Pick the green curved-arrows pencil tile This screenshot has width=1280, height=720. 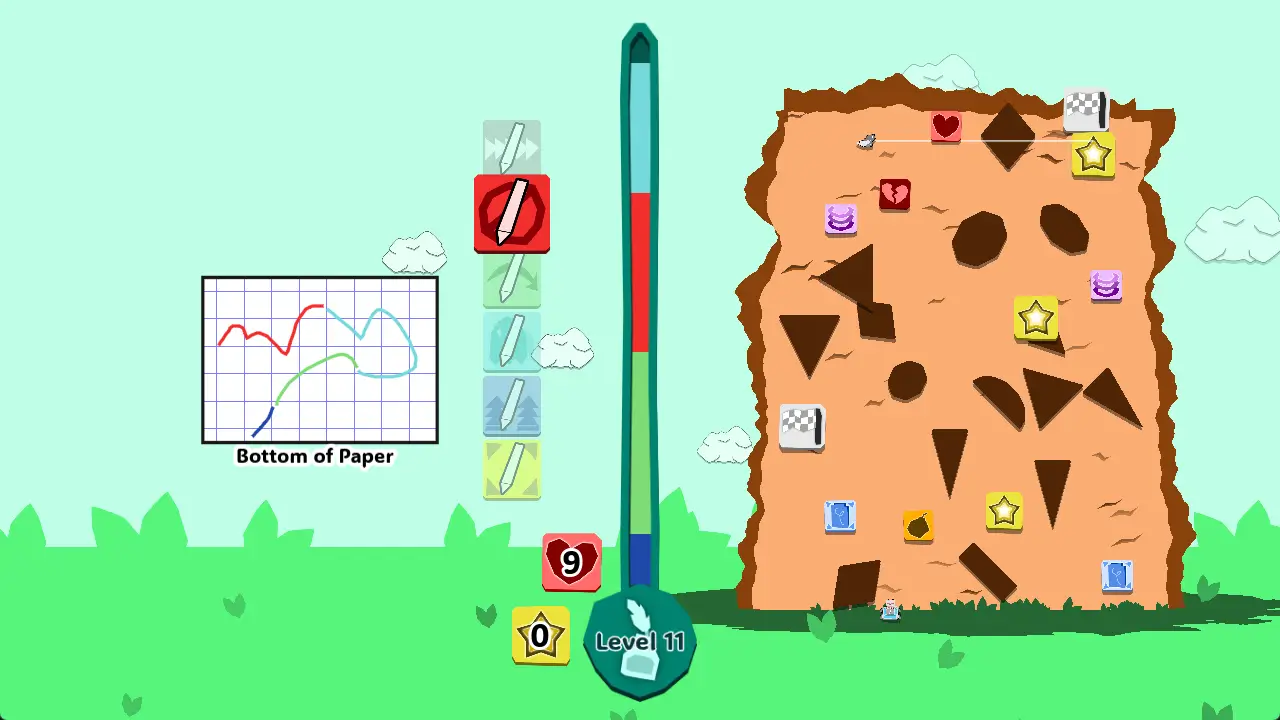pos(512,279)
